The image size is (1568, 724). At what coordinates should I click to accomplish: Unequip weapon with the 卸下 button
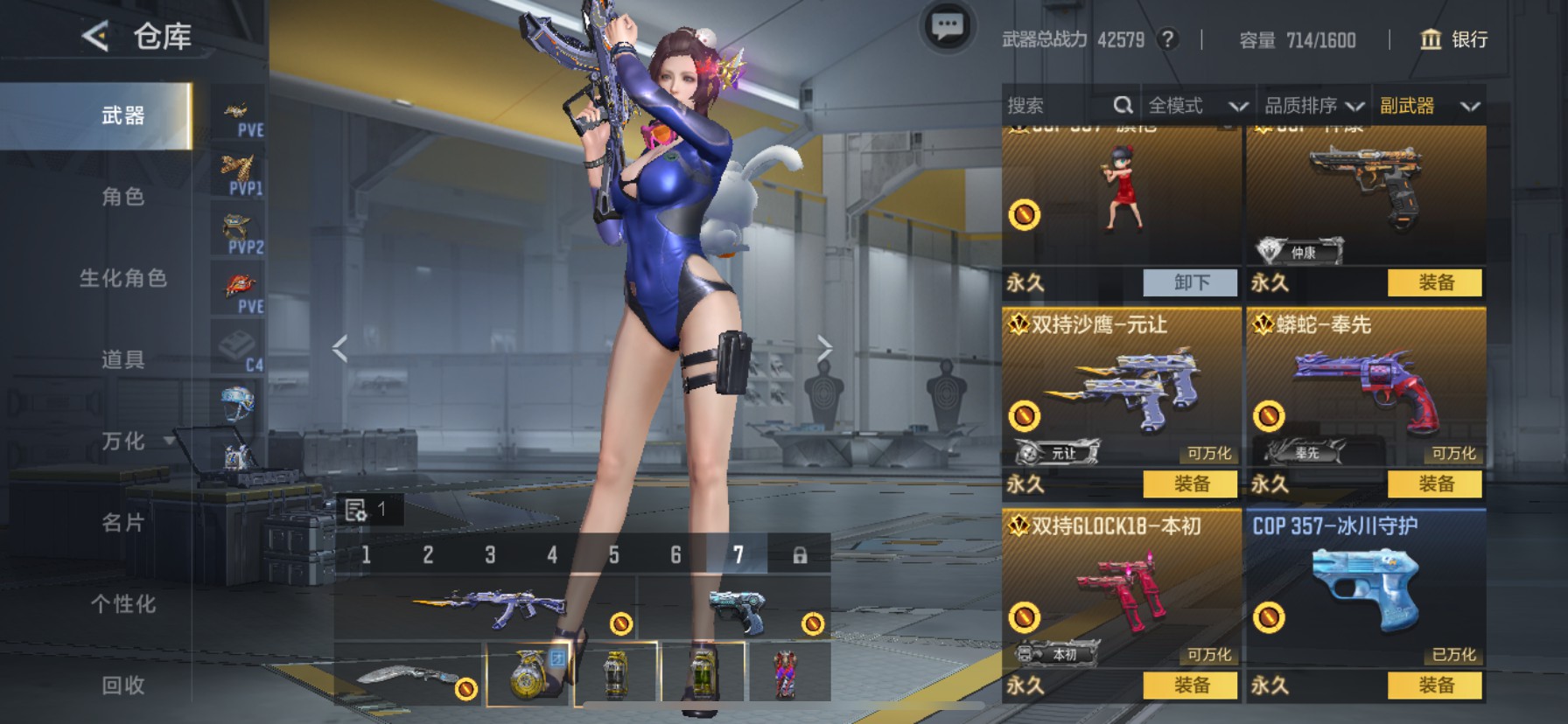pyautogui.click(x=1191, y=282)
